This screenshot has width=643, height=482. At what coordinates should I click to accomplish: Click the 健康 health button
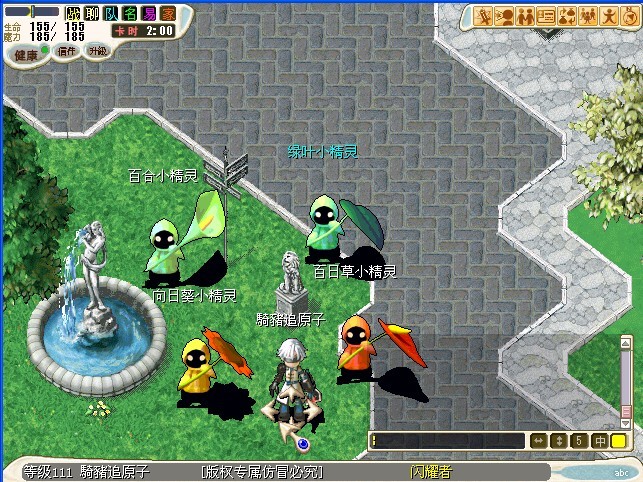pyautogui.click(x=26, y=54)
